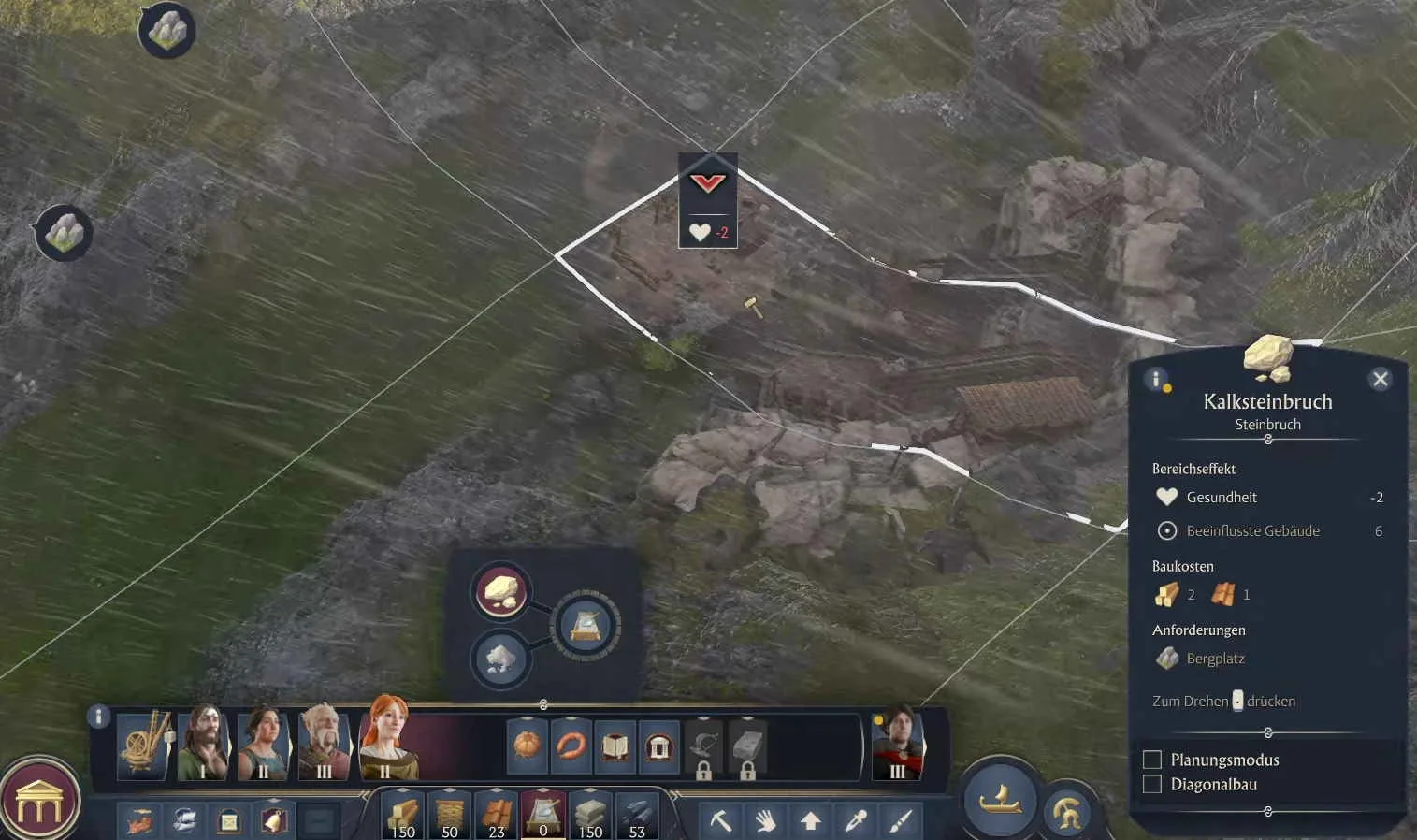Enable the Planungsmodus checkbox
1417x840 pixels.
1152,760
